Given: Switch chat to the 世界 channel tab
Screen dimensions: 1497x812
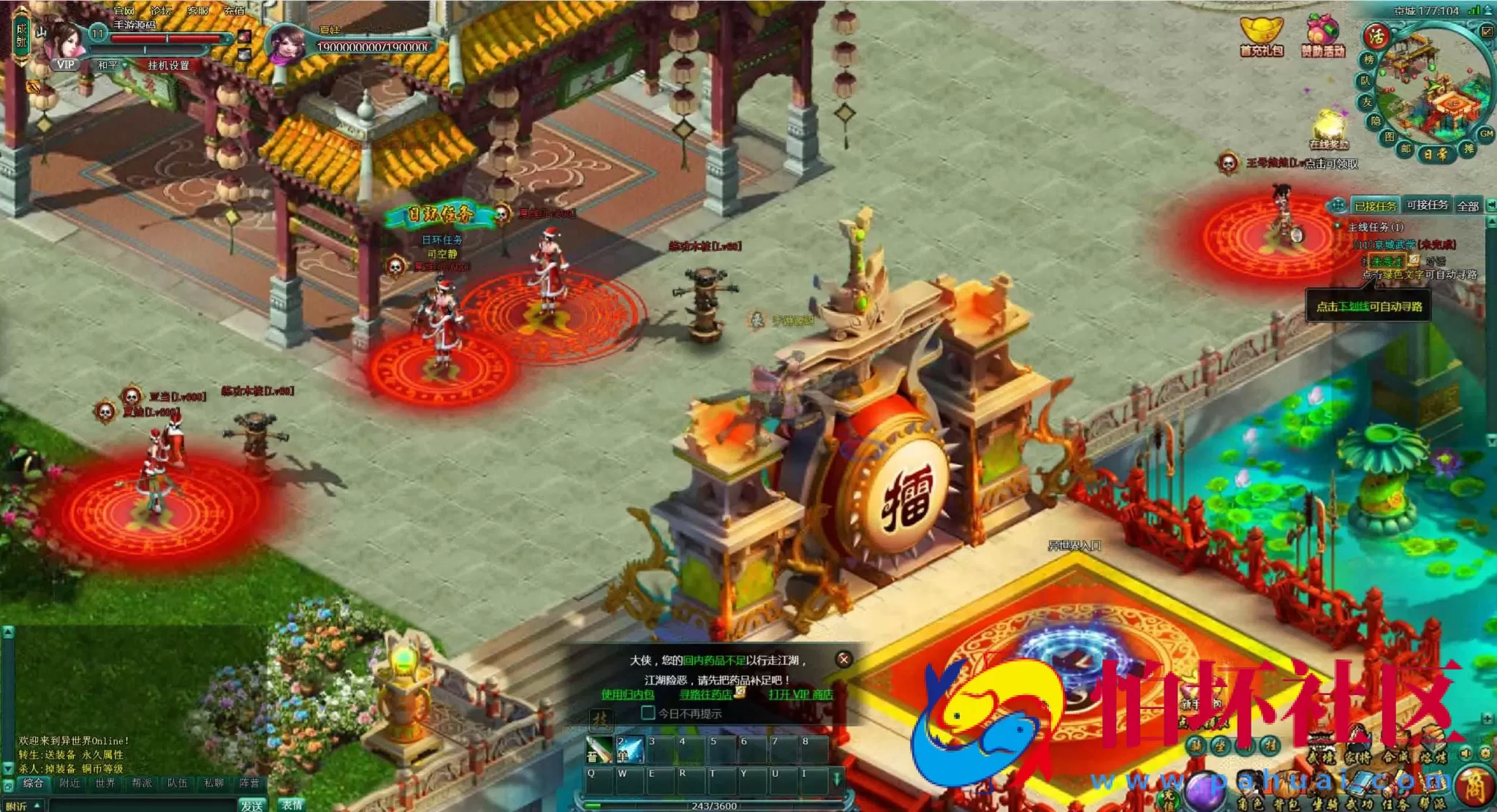Looking at the screenshot, I should [x=105, y=783].
